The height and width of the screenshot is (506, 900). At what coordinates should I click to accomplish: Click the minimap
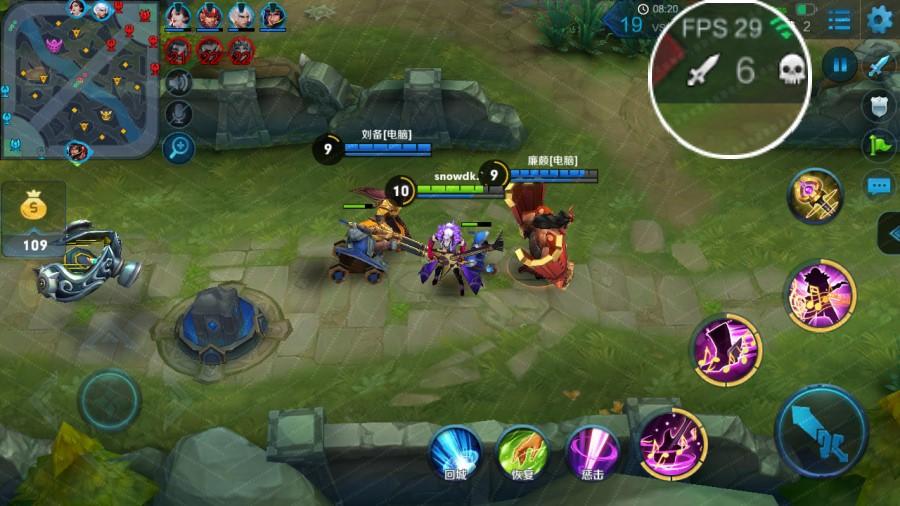point(78,78)
